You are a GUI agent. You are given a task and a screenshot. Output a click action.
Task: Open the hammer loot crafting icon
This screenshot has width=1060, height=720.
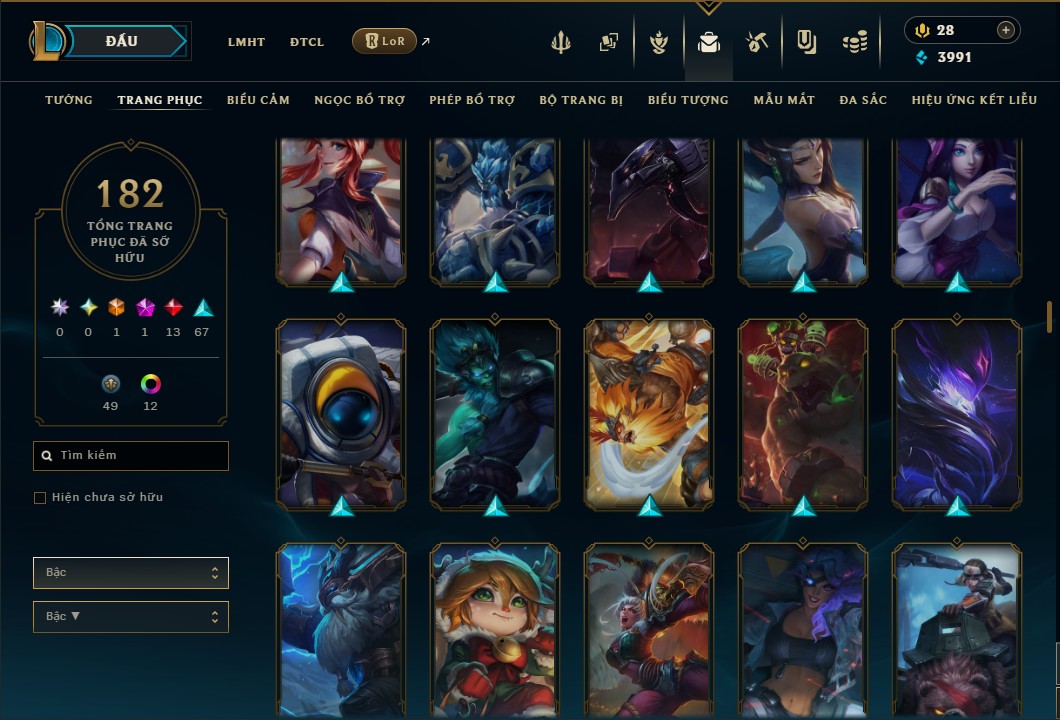pyautogui.click(x=756, y=42)
